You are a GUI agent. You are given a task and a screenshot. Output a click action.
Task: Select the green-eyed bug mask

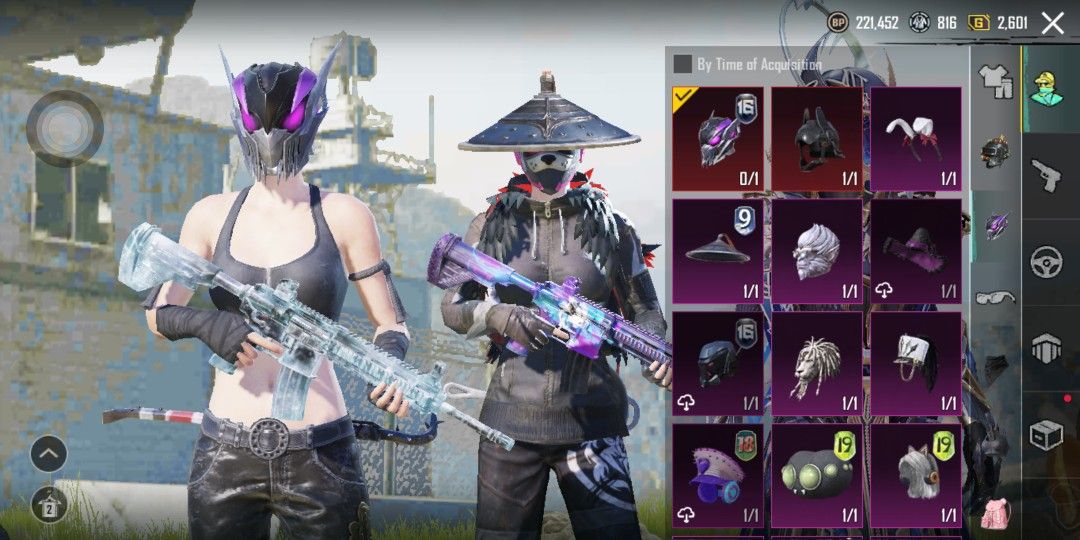816,474
